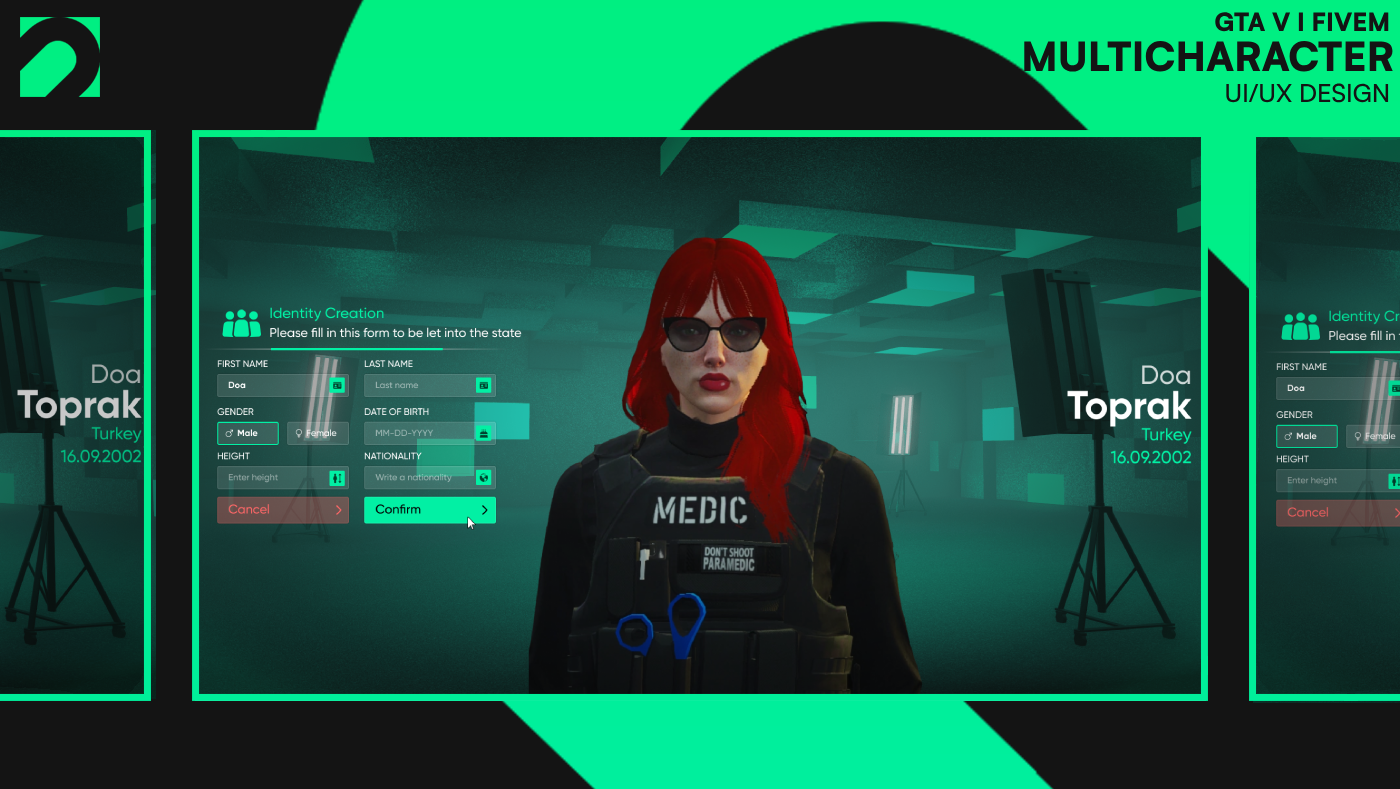Select the globe icon in the Nationality field
Screen dimensions: 1400x789
tap(484, 477)
